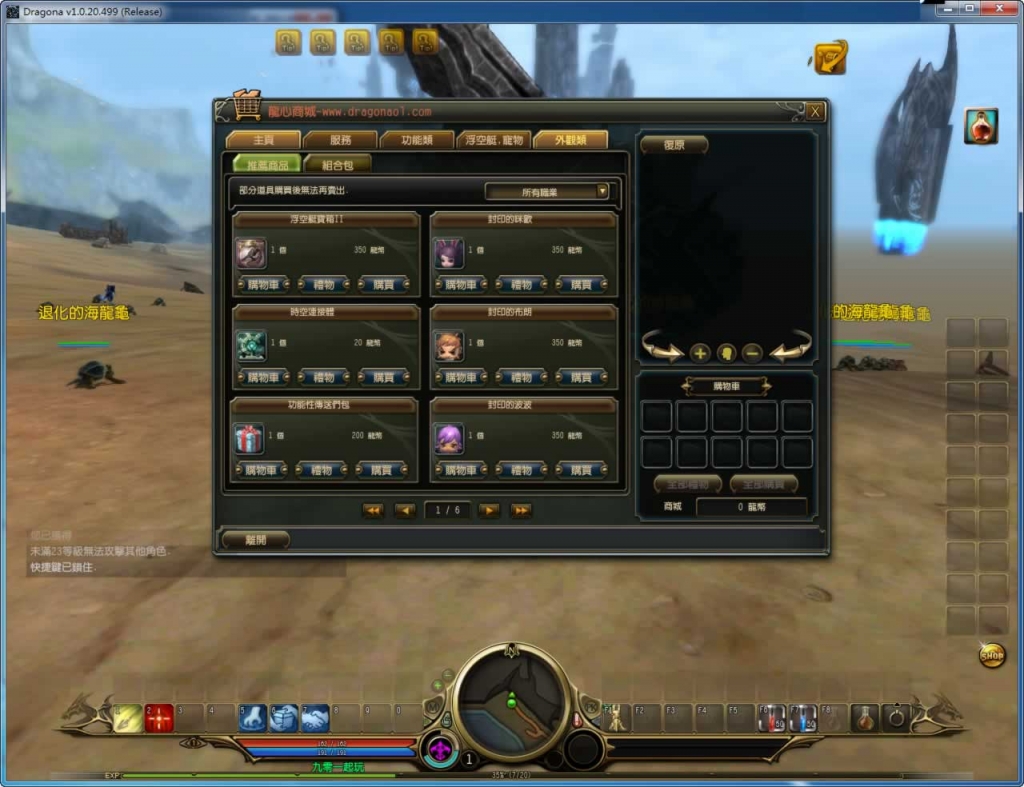This screenshot has width=1024, height=787.
Task: Gift the 功能性傳送們包 item
Action: coord(323,470)
